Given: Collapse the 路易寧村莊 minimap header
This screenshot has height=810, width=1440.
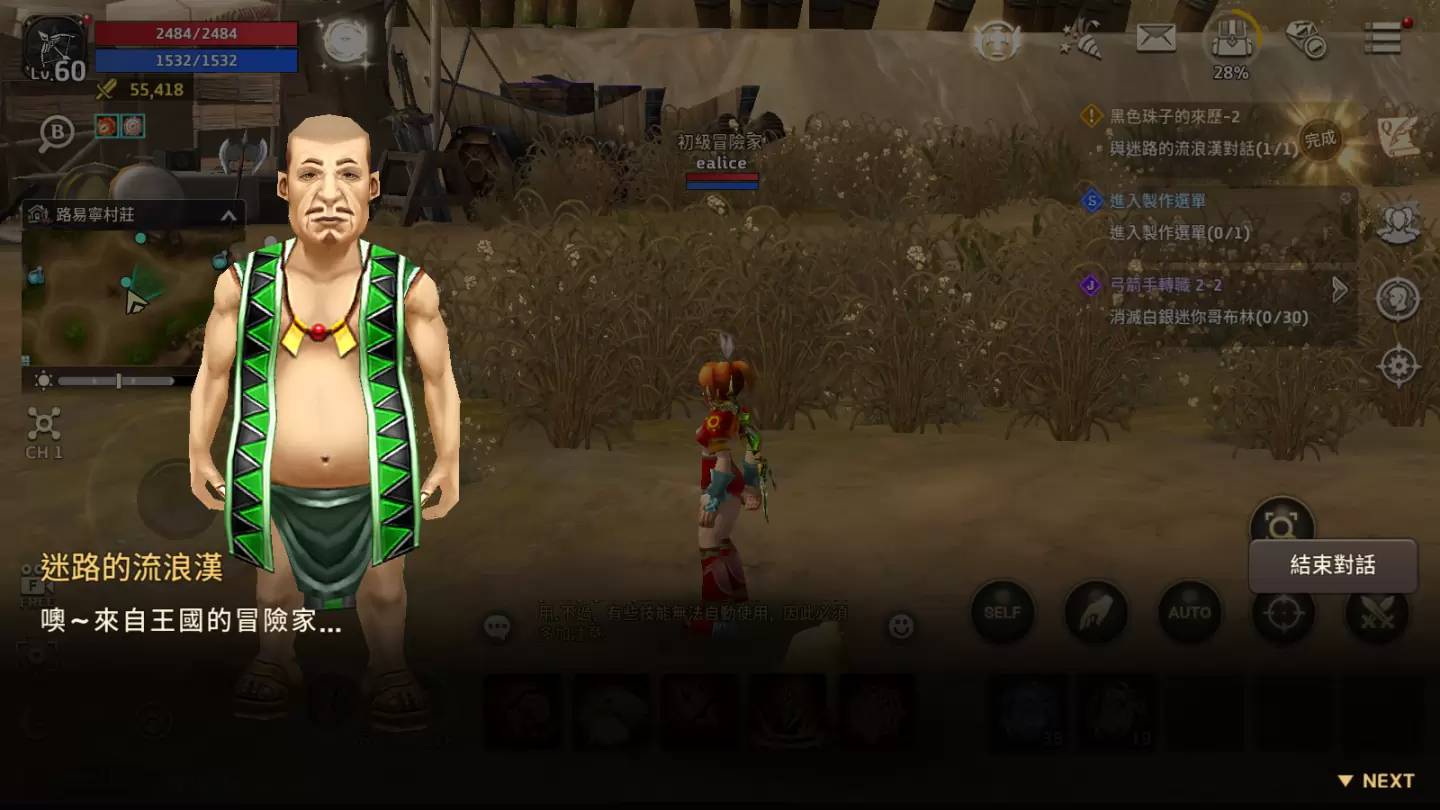Looking at the screenshot, I should click(x=228, y=215).
